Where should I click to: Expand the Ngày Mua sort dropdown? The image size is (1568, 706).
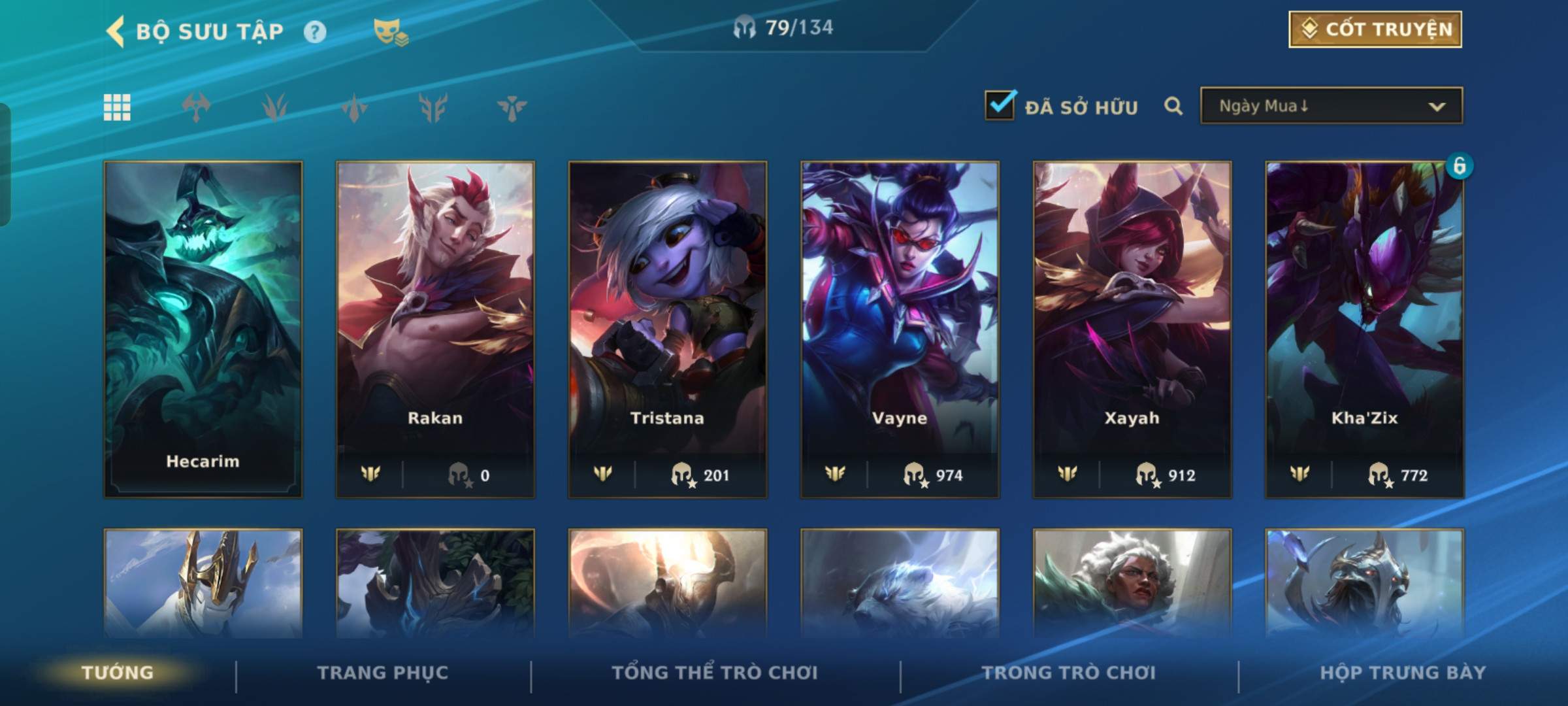click(1331, 106)
